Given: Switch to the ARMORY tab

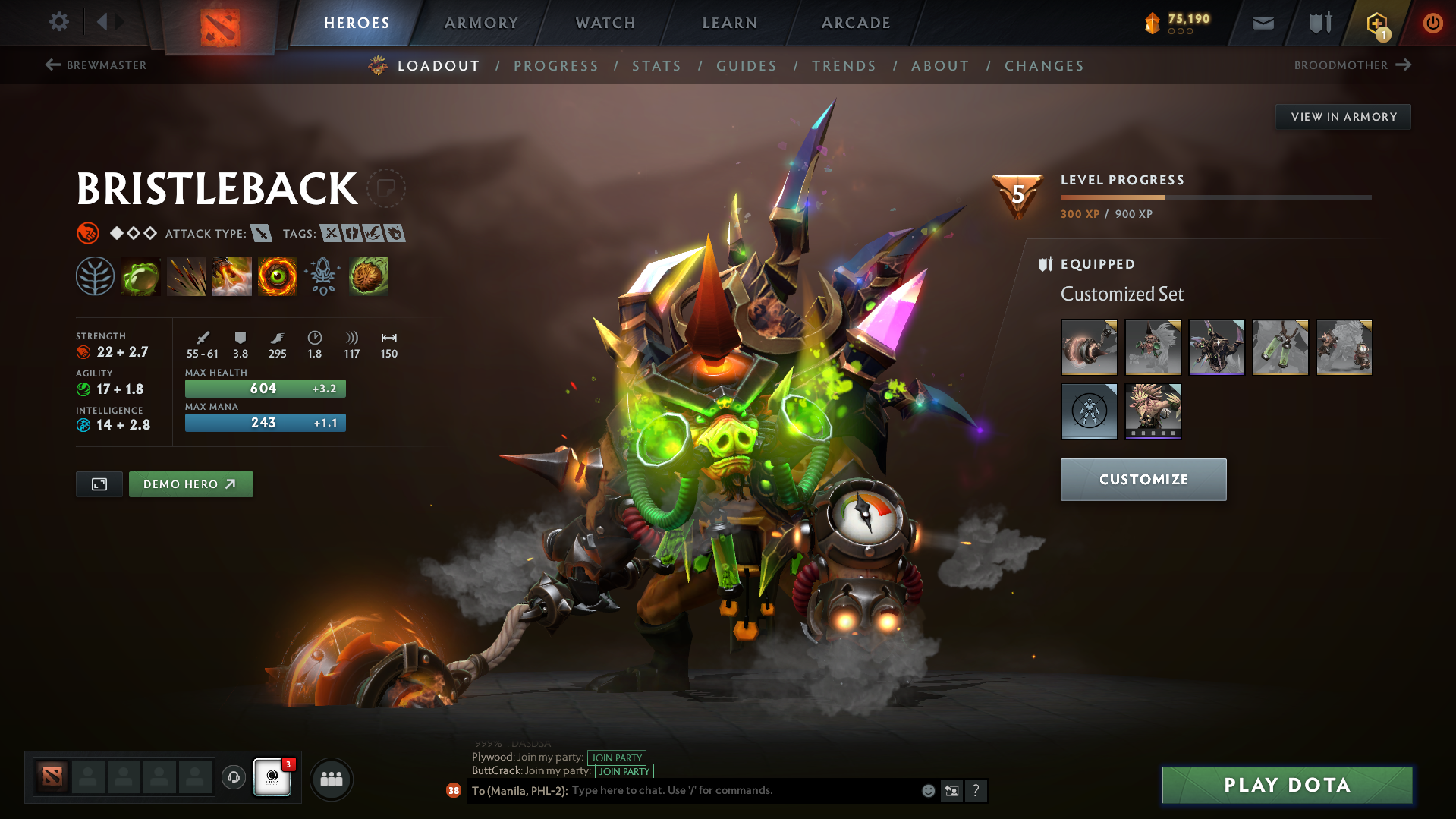Looking at the screenshot, I should point(481,23).
